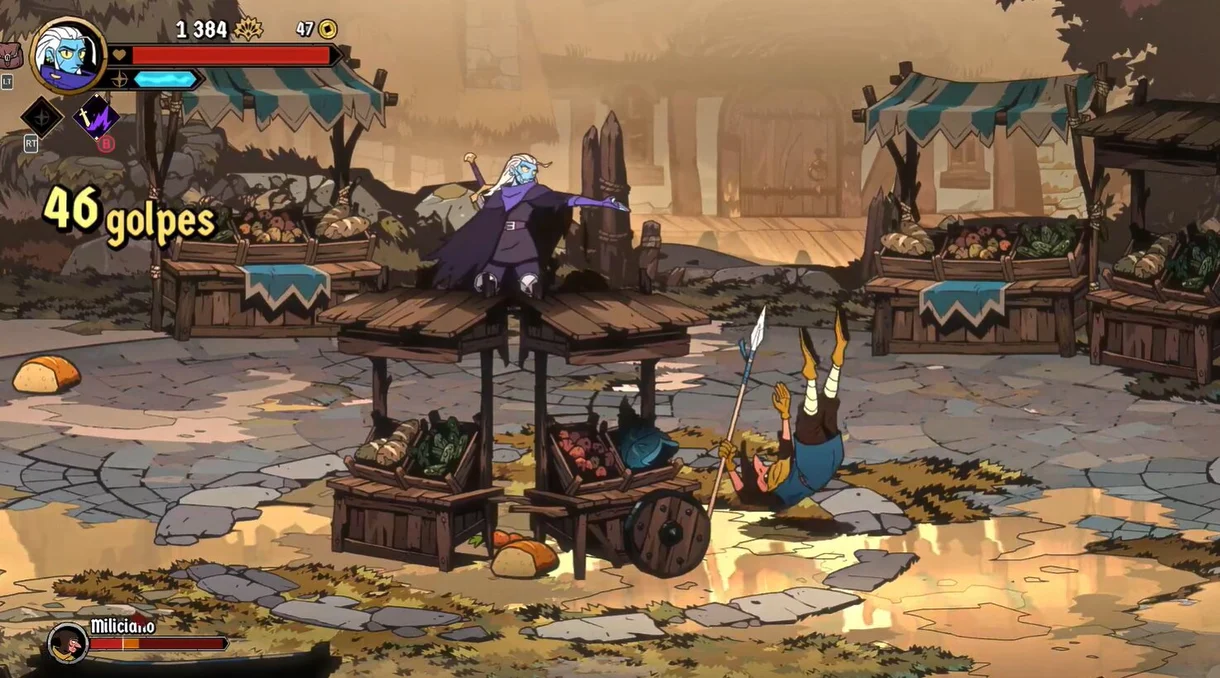Screen dimensions: 1220x678
Task: Open the leather satchel icon
Action: click(x=10, y=55)
